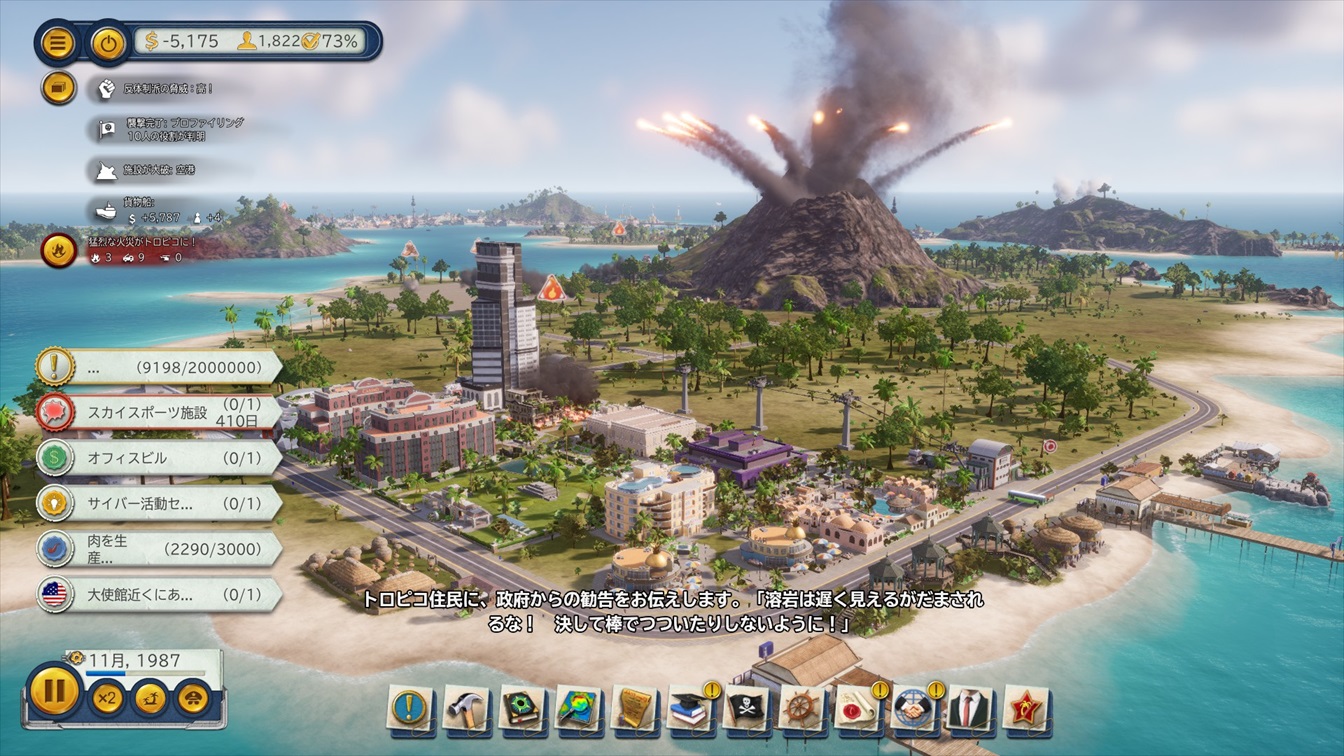Open the ship wheel trade menu
This screenshot has width=1344, height=756.
tap(801, 707)
